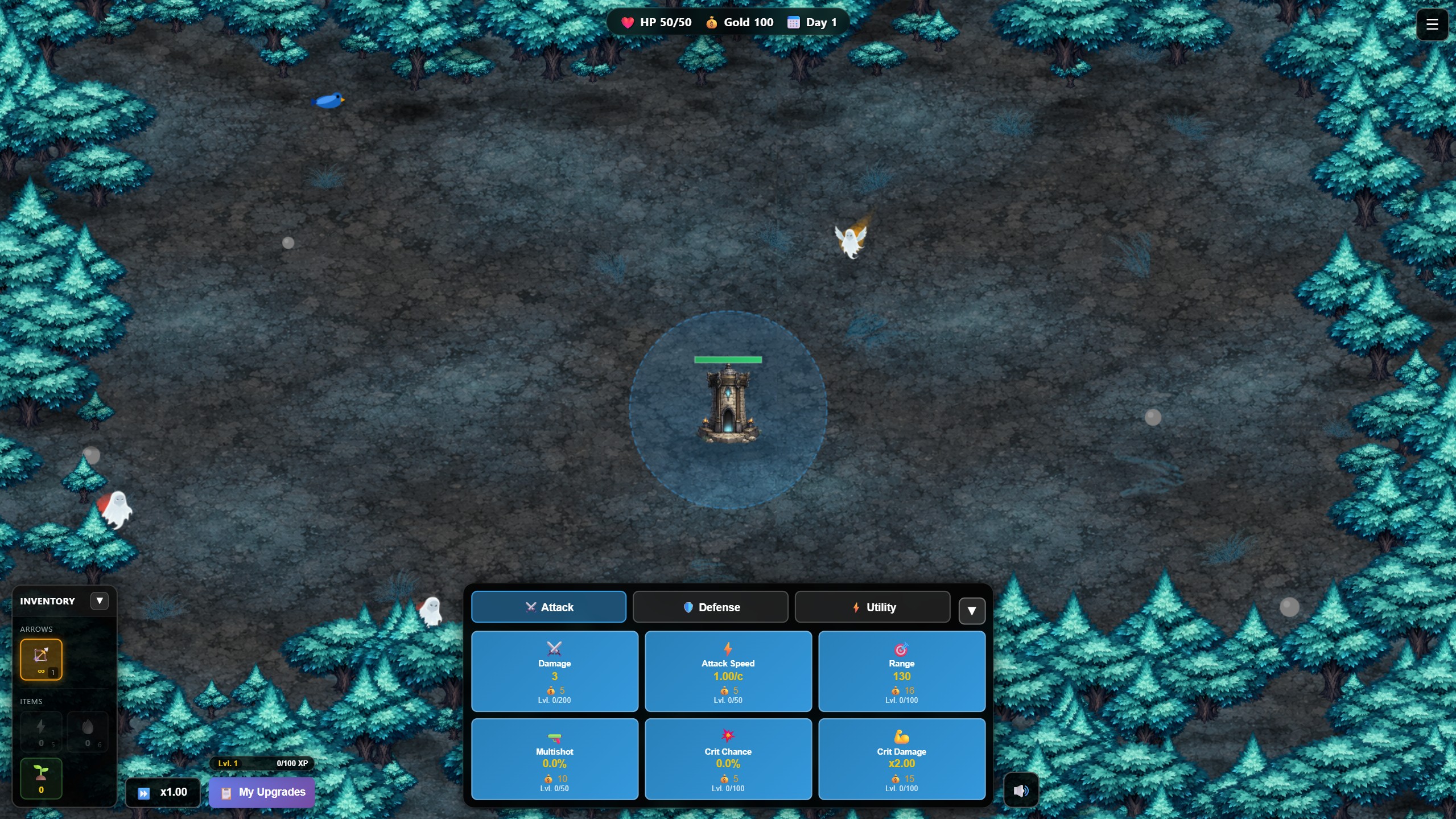This screenshot has height=819, width=1456.
Task: Select the lightning item slot under Items
Action: pyautogui.click(x=41, y=732)
